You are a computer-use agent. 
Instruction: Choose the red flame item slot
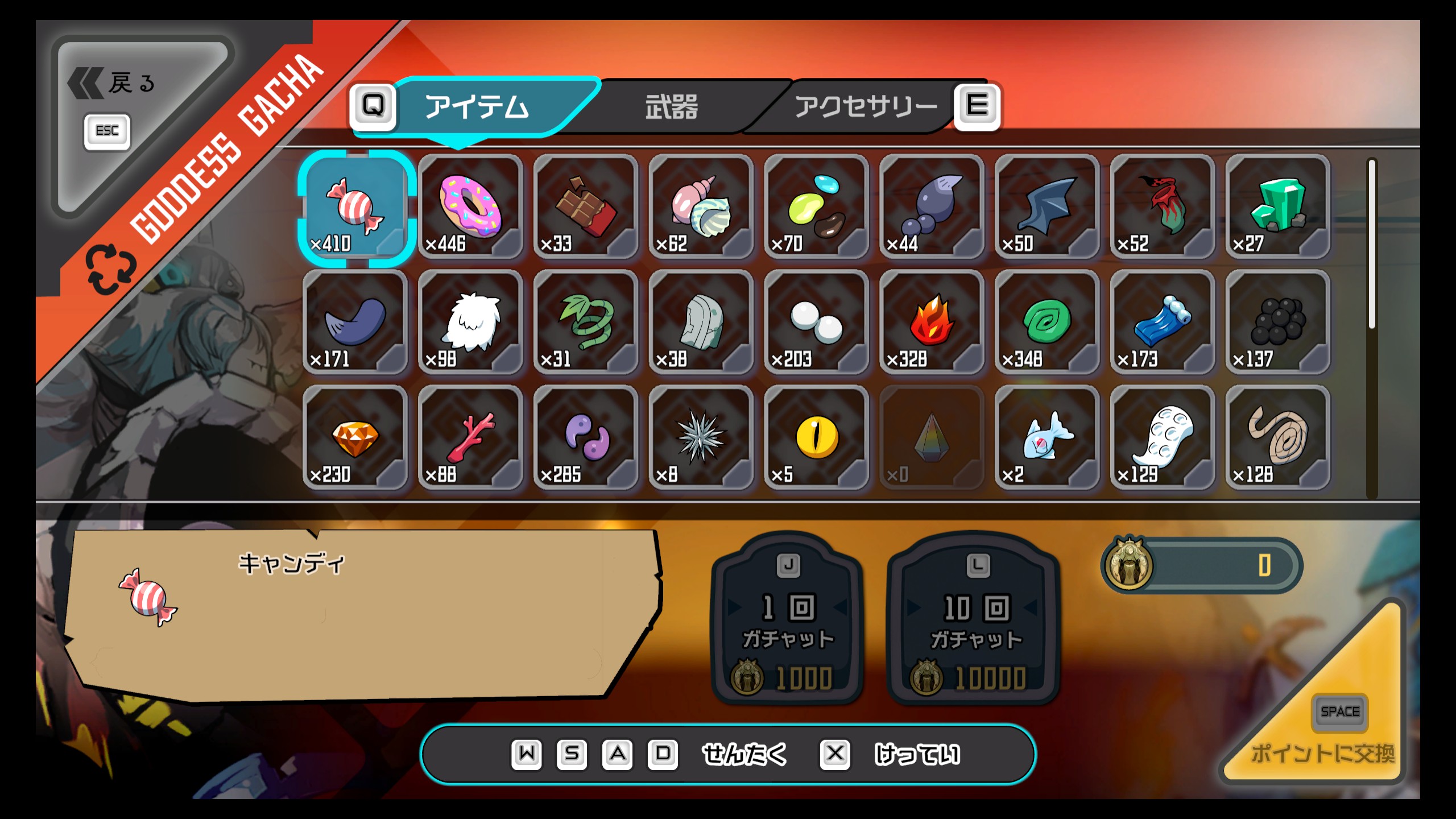click(x=932, y=322)
